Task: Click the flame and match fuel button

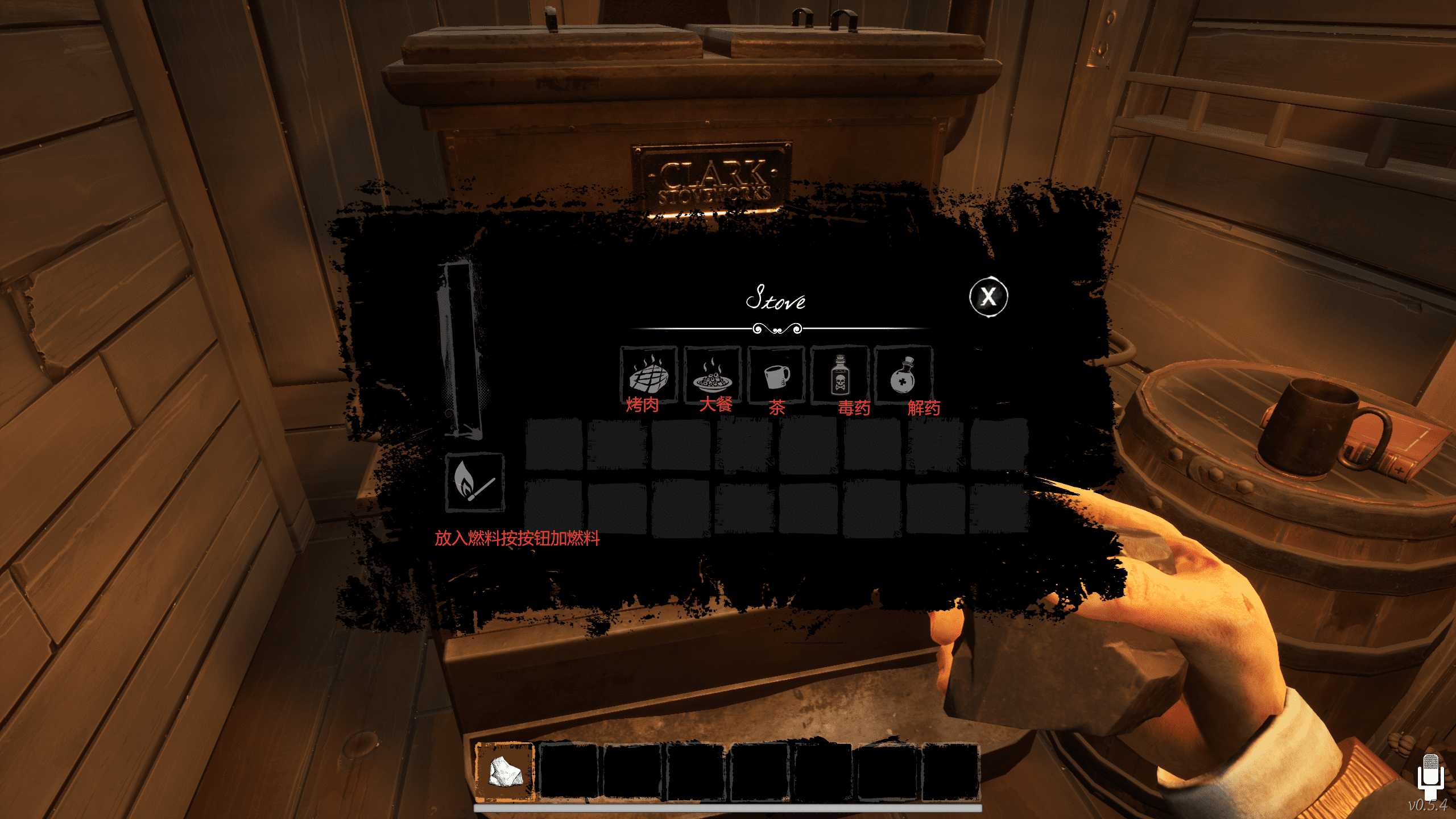Action: 474,482
